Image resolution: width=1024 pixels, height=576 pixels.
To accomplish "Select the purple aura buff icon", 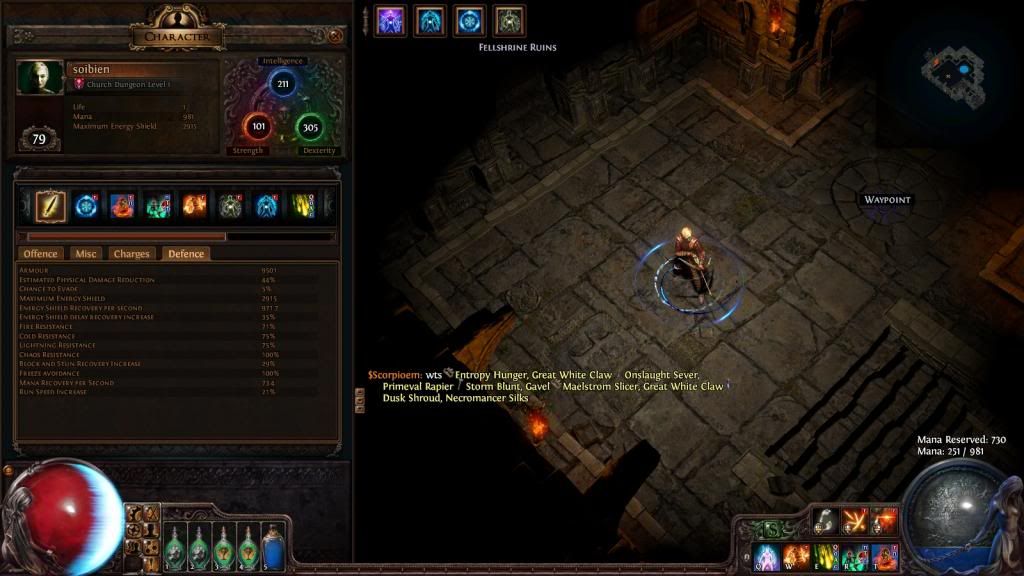I will (x=390, y=21).
